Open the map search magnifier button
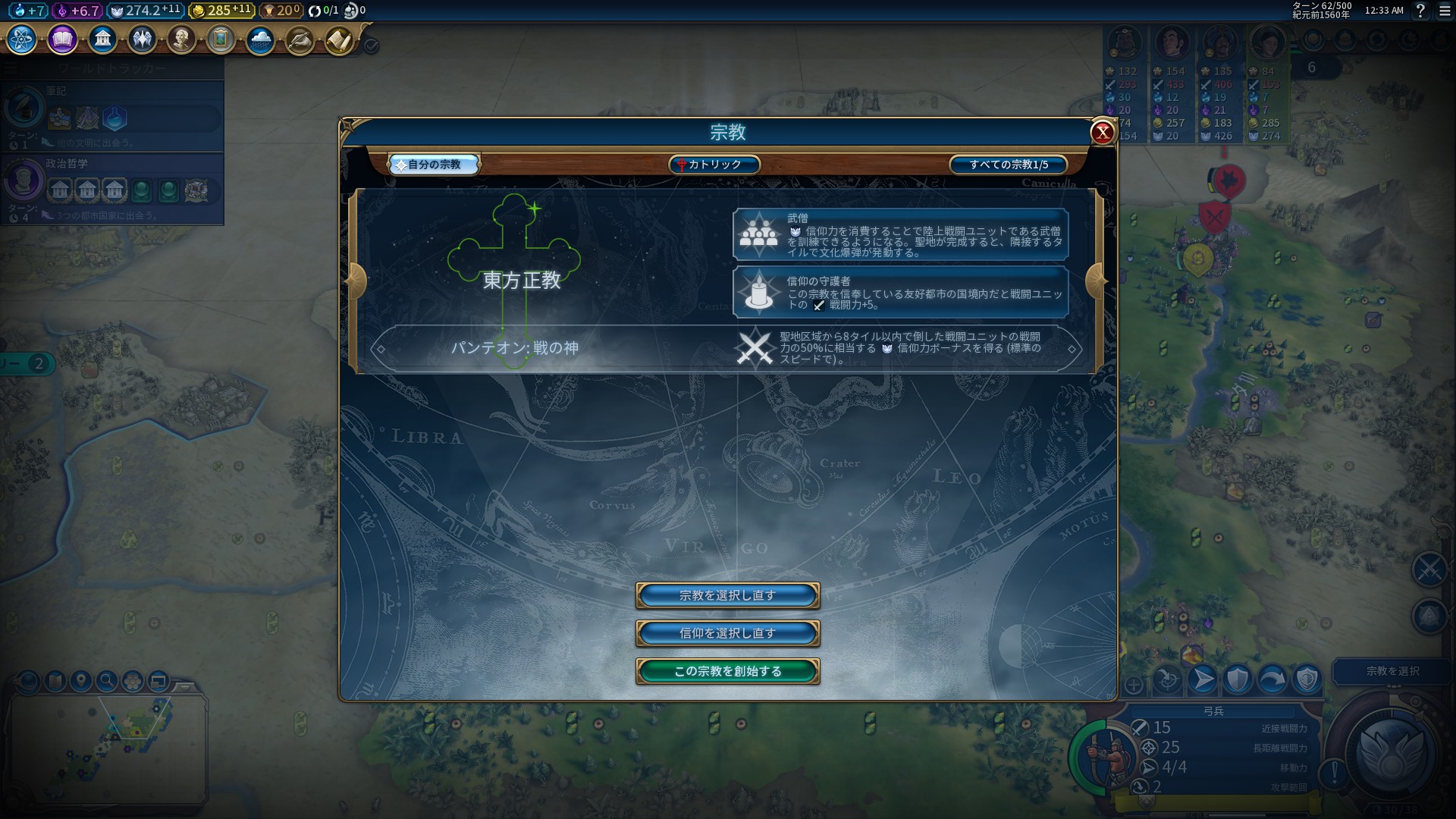This screenshot has height=819, width=1456. point(107,681)
